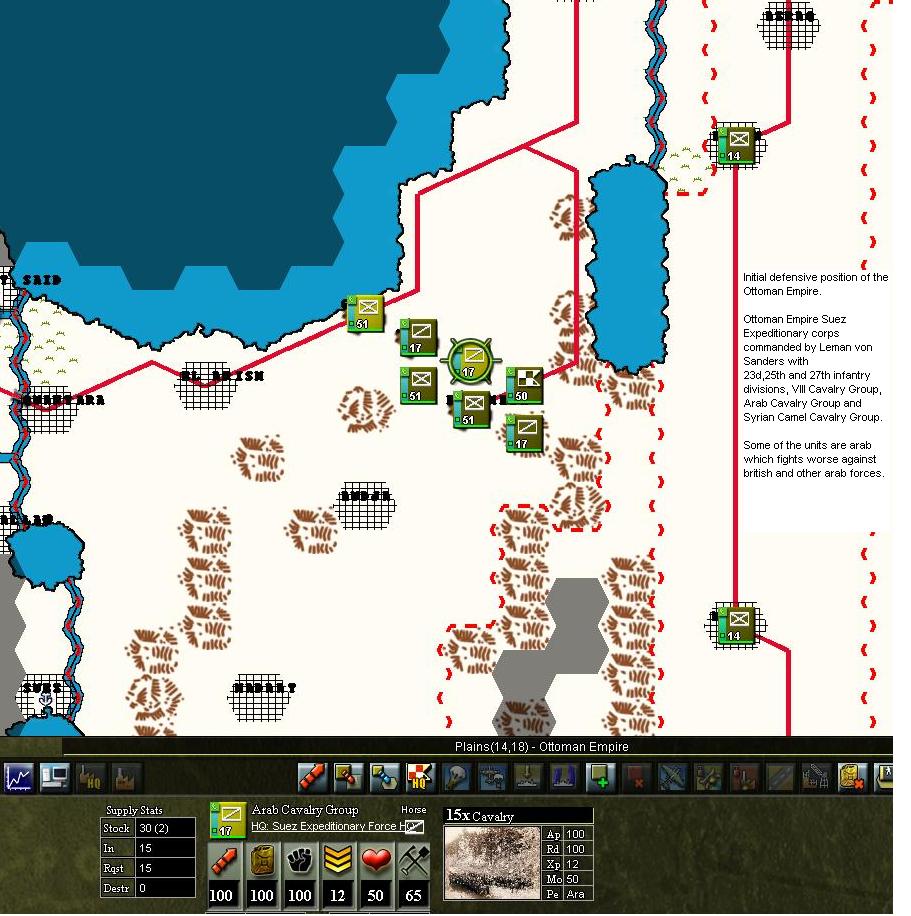
Task: Click the jerrycan with red X icon
Action: coord(851,777)
